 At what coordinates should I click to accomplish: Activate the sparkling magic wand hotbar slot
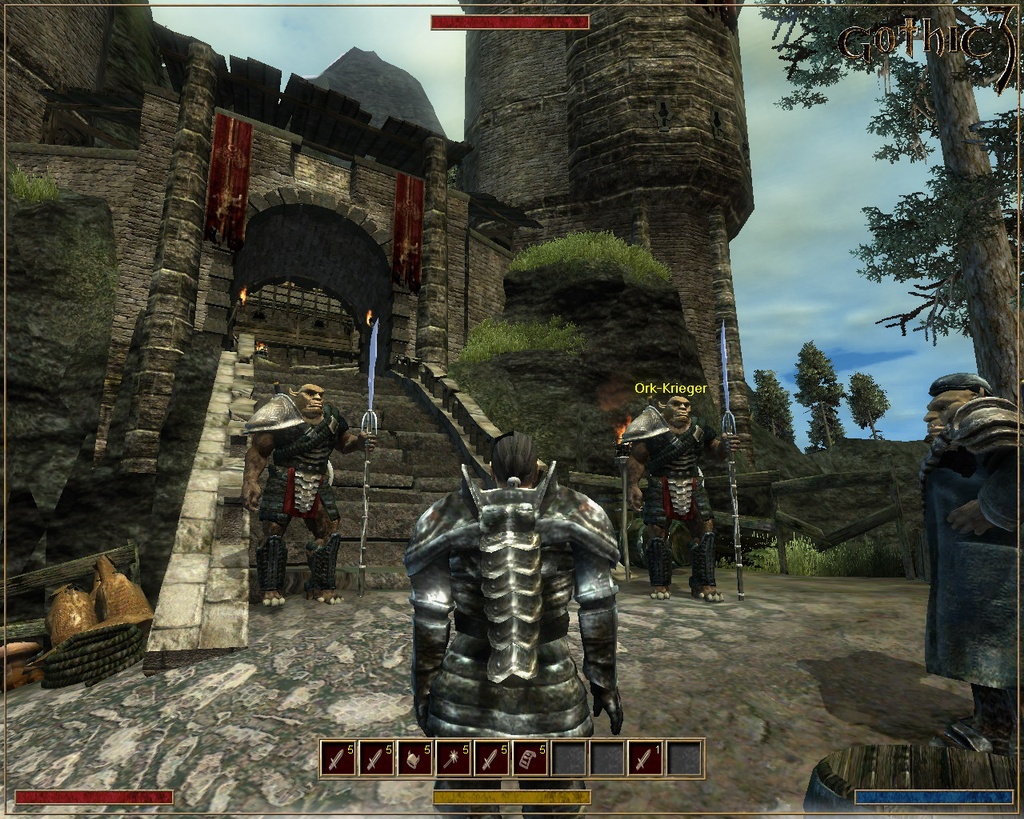[453, 759]
